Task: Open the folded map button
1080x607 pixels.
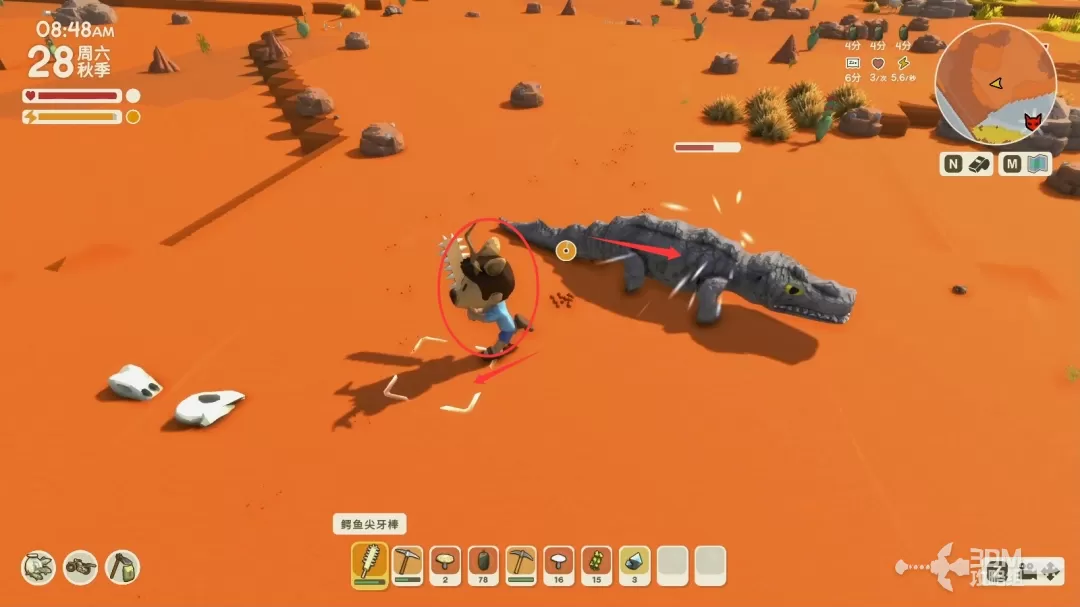Action: [x=1039, y=164]
